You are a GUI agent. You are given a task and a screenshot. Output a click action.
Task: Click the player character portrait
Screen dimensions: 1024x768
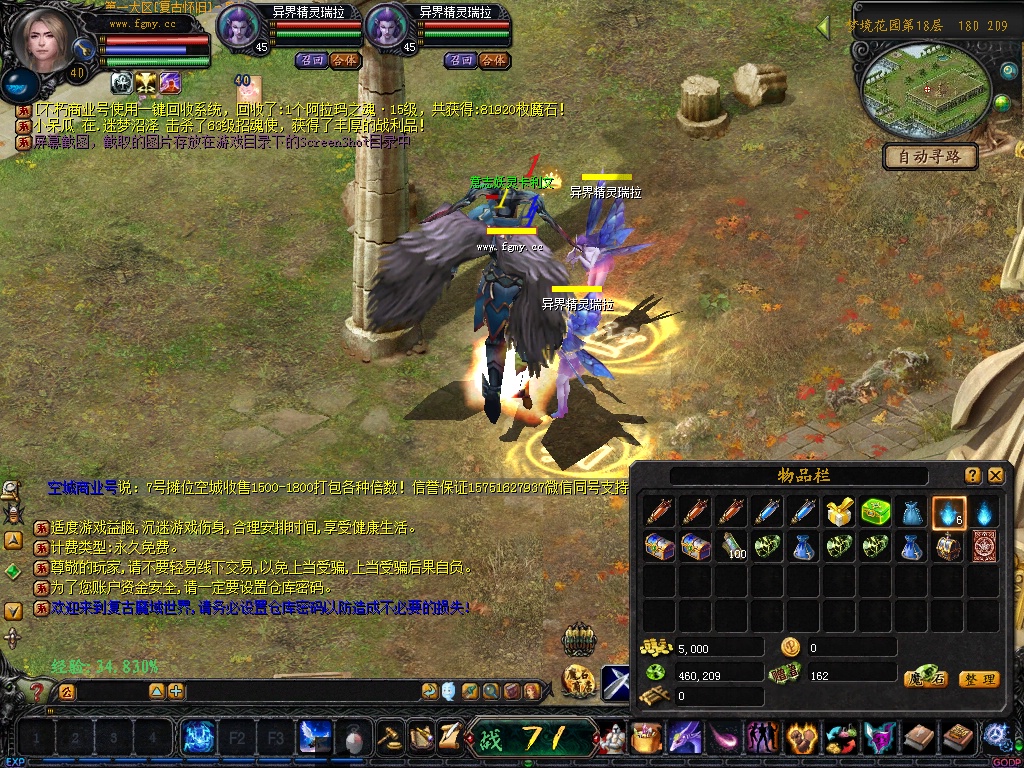tap(45, 40)
